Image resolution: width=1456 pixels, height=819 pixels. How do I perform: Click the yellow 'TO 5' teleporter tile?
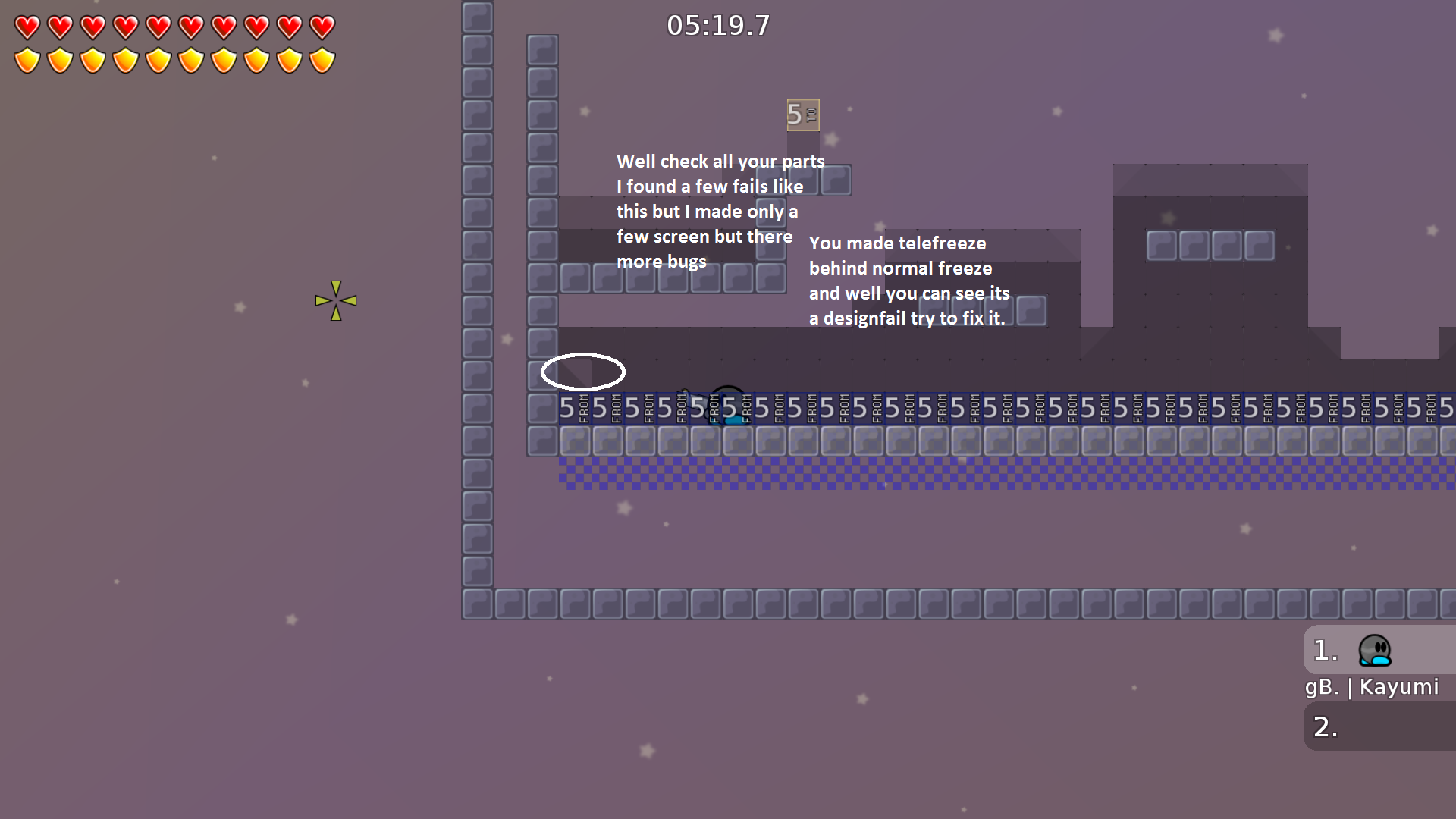802,116
